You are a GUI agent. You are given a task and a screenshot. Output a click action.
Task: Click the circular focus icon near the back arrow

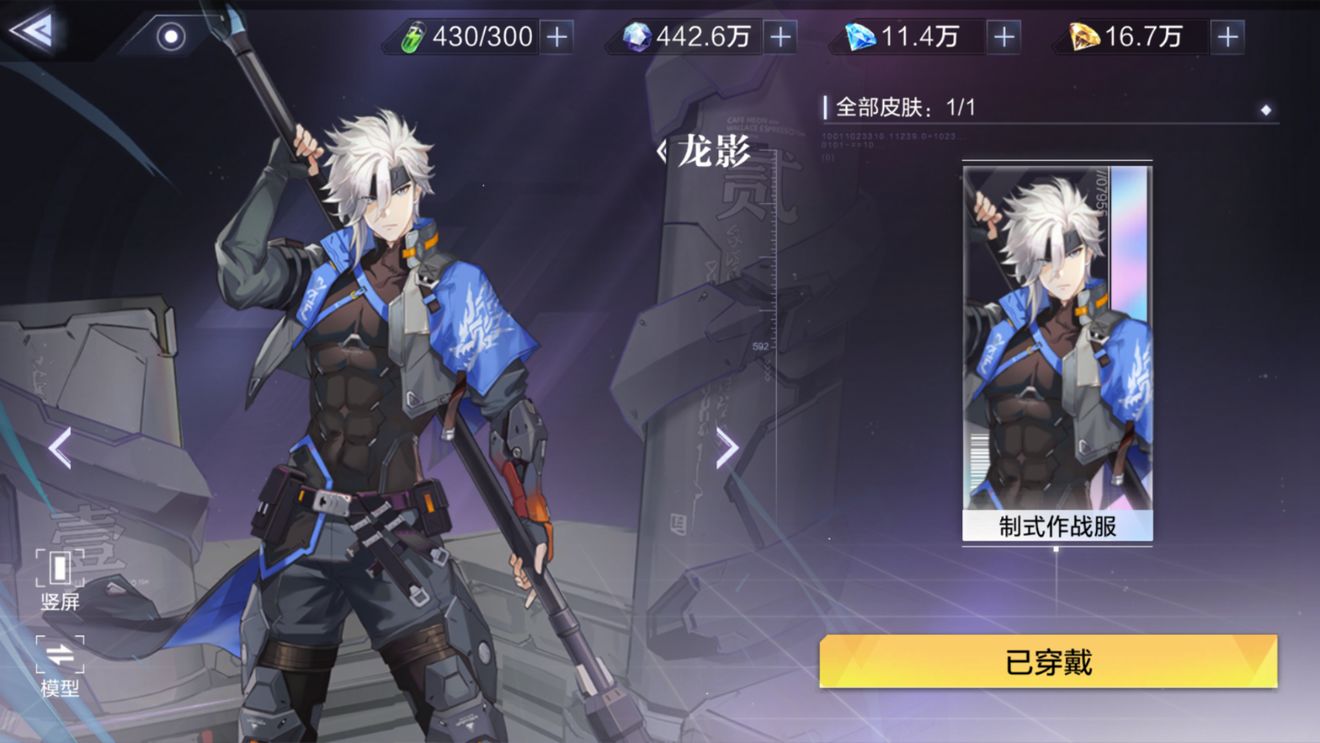(x=170, y=36)
